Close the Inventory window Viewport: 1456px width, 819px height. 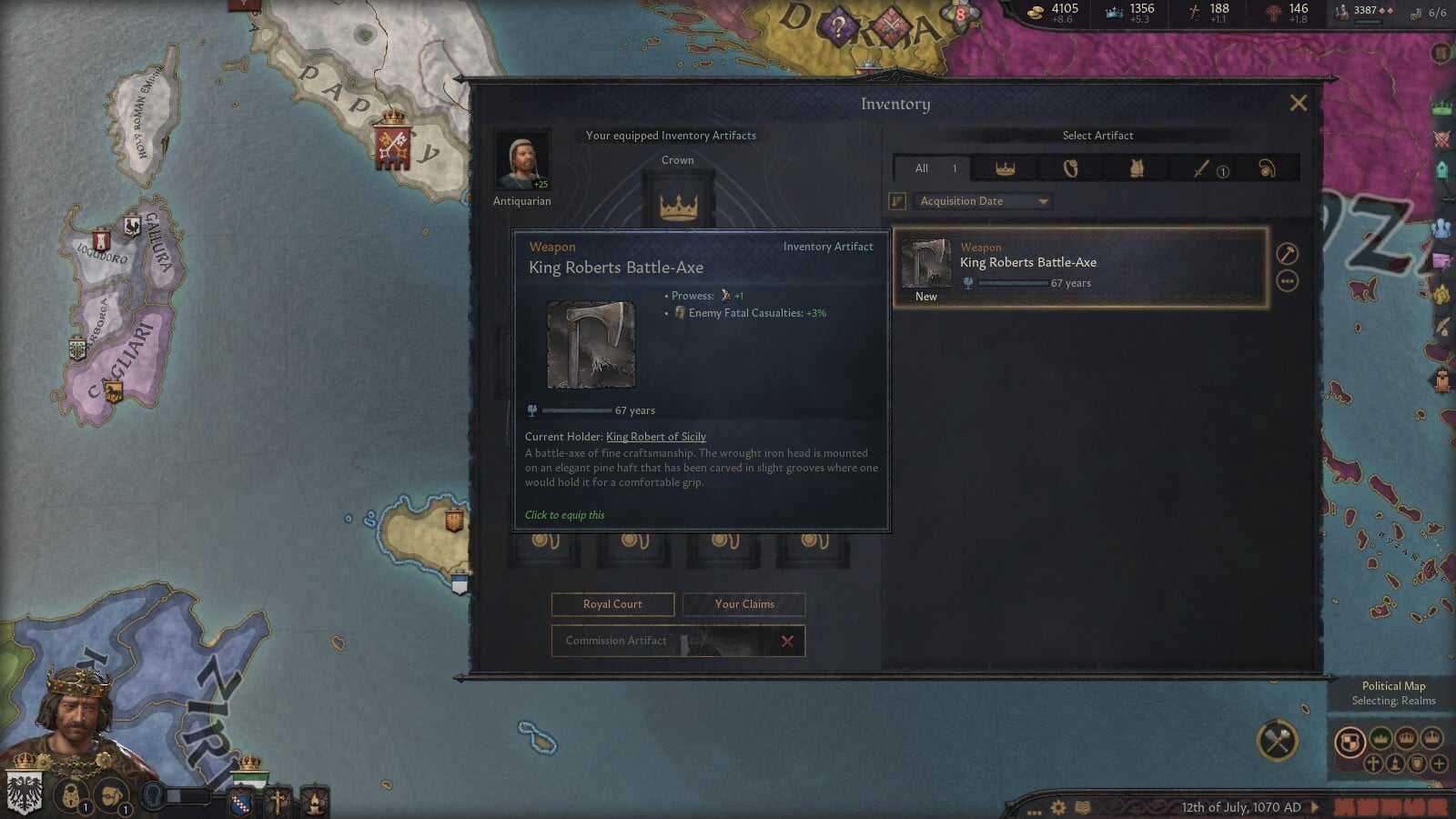pos(1298,103)
